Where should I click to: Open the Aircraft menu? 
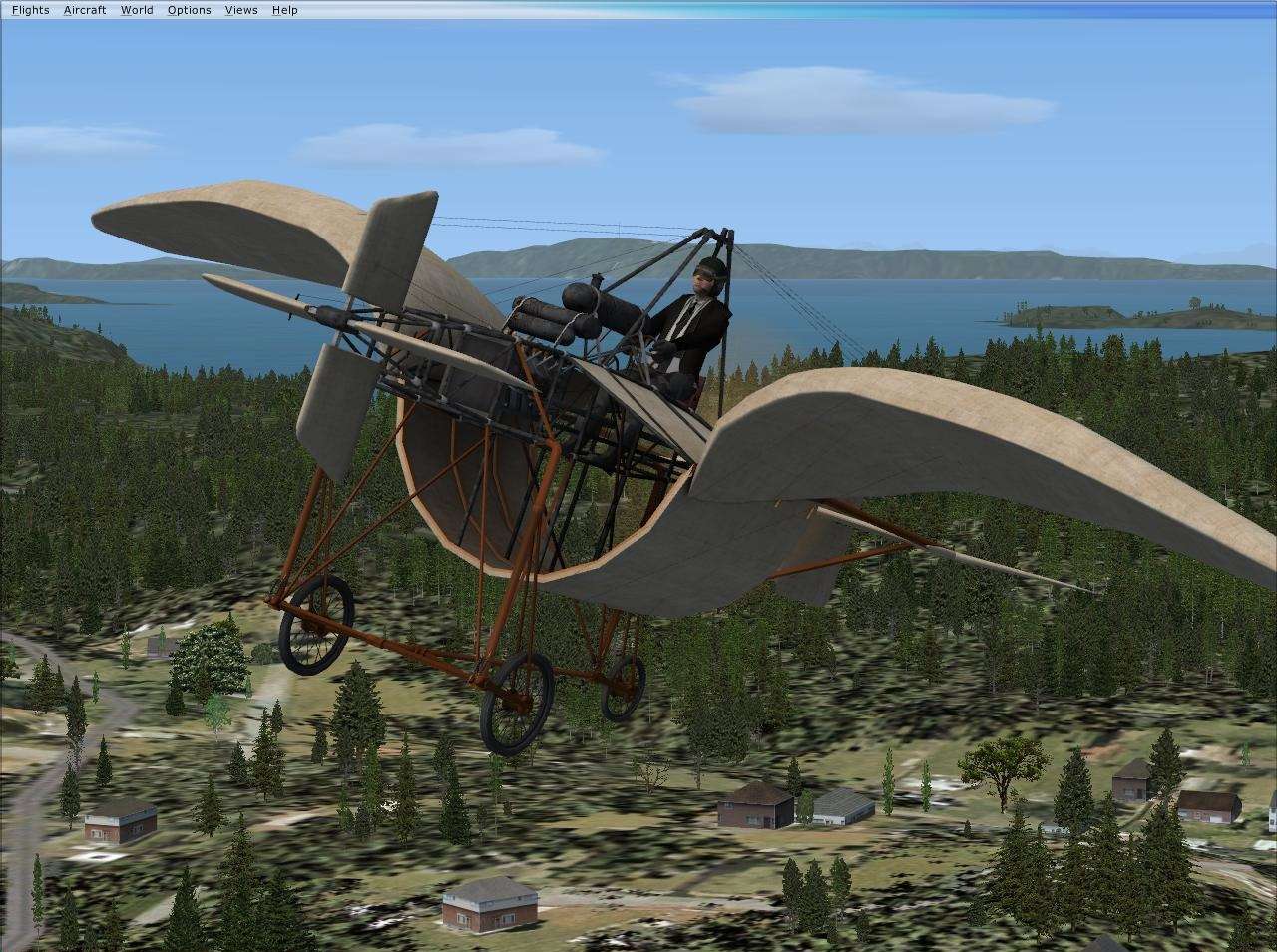tap(85, 9)
